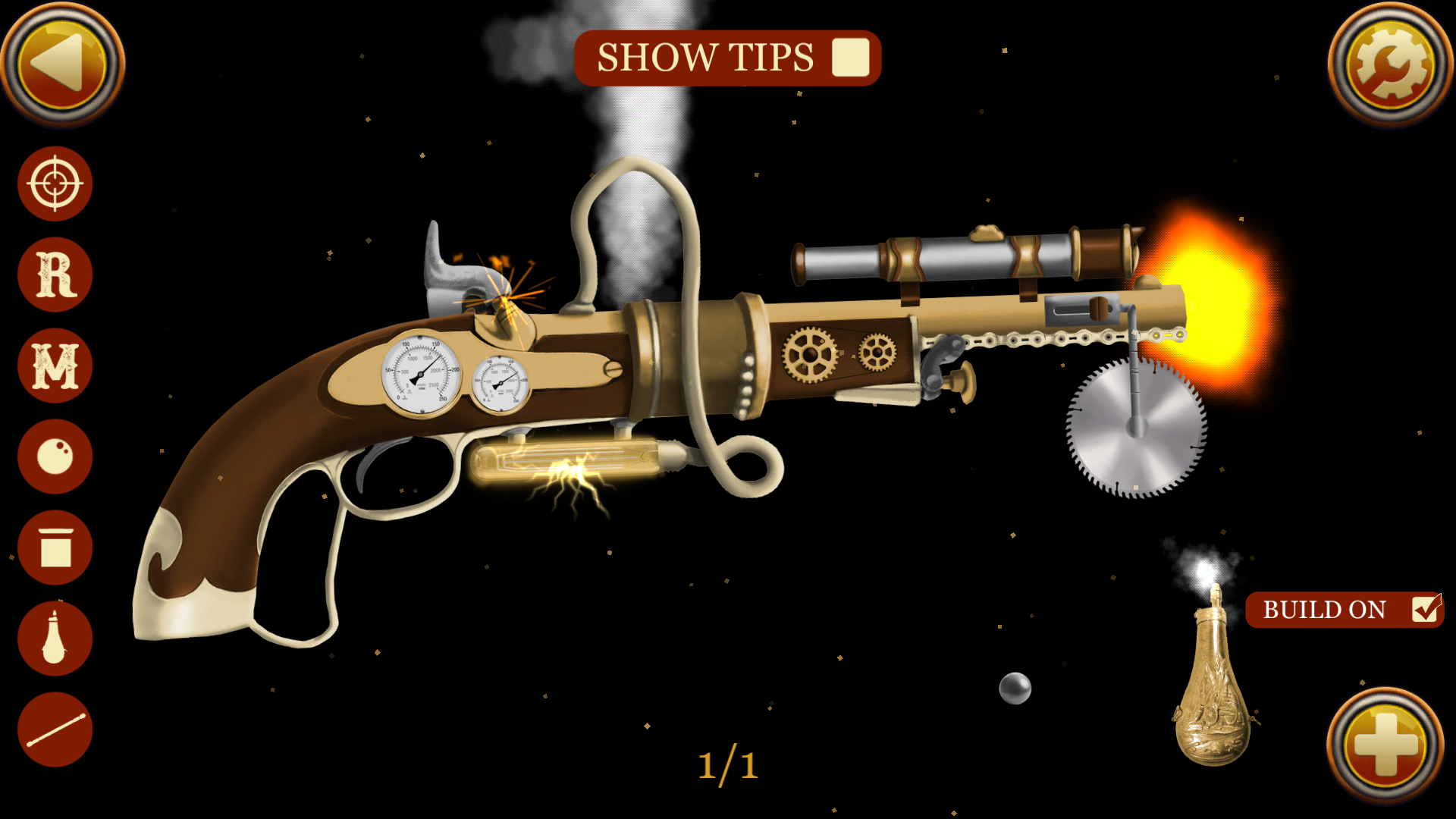Image resolution: width=1456 pixels, height=819 pixels.
Task: Click the 1/1 page indicator
Action: point(730,764)
